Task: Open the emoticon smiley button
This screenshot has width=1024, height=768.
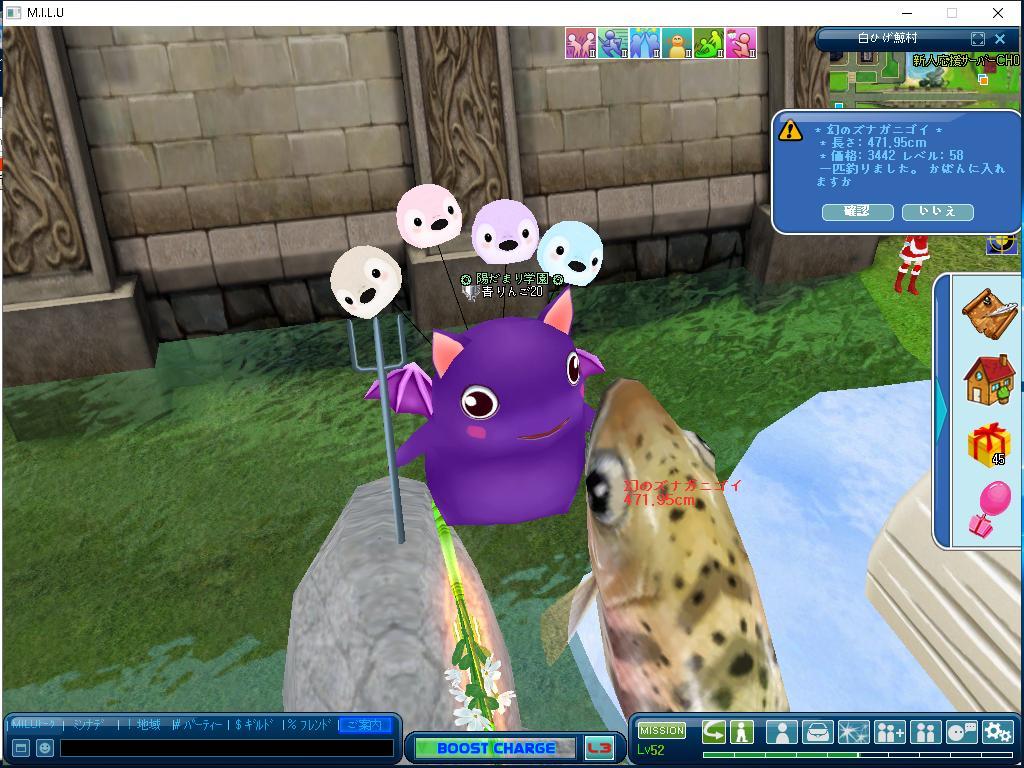Action: tap(45, 747)
